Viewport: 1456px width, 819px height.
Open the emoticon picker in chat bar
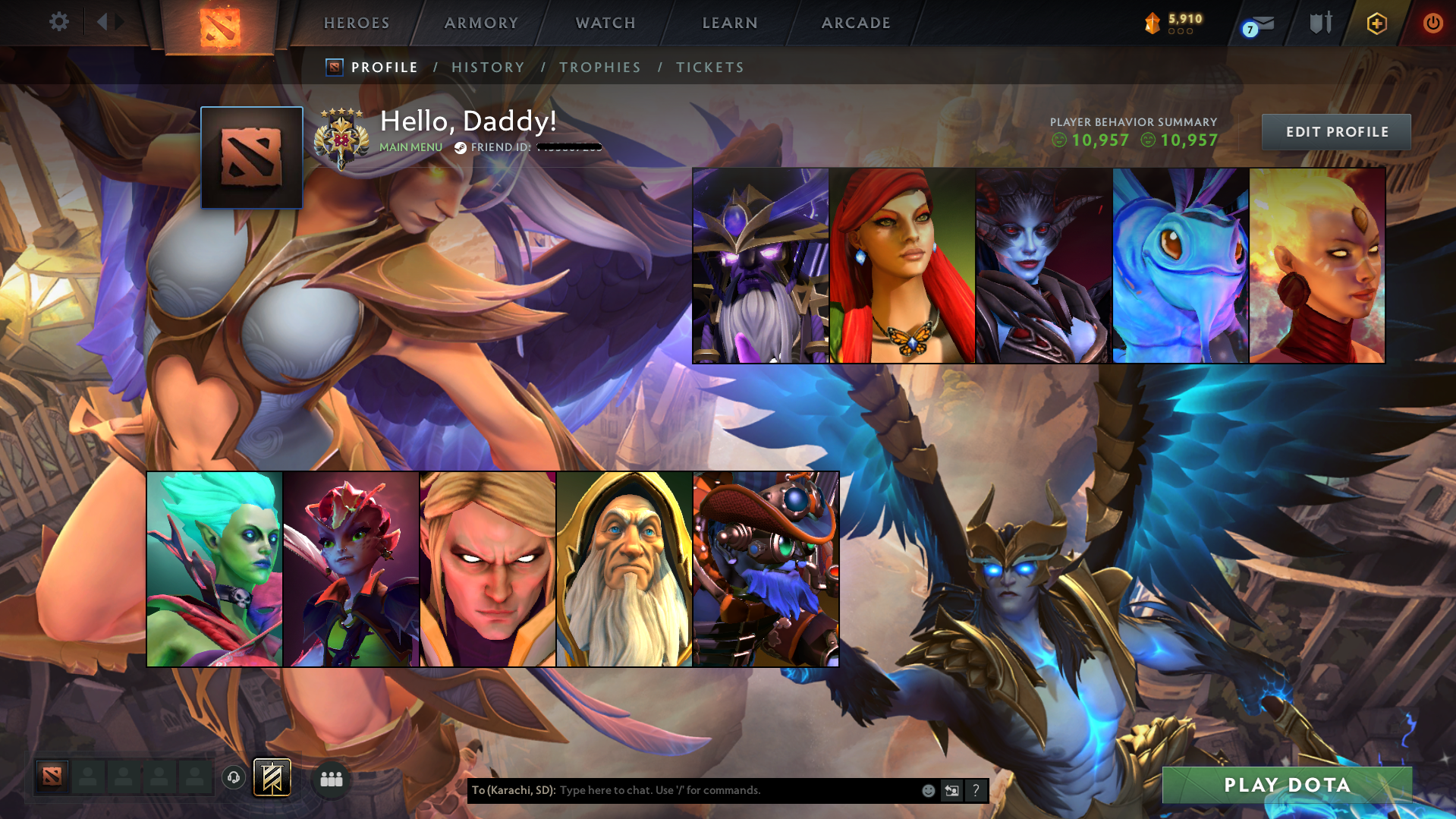928,790
